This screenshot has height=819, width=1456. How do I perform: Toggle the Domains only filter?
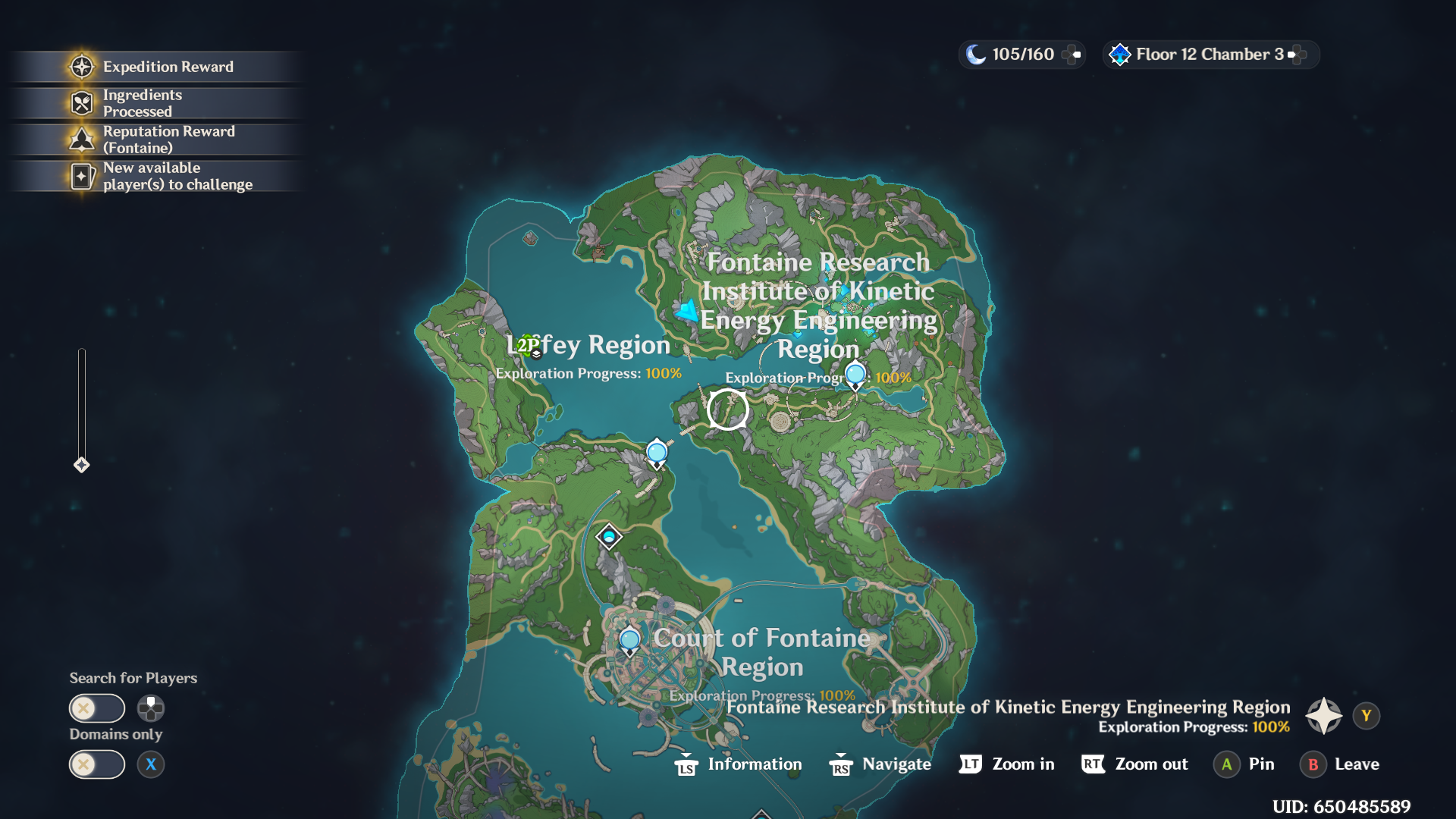pos(97,764)
